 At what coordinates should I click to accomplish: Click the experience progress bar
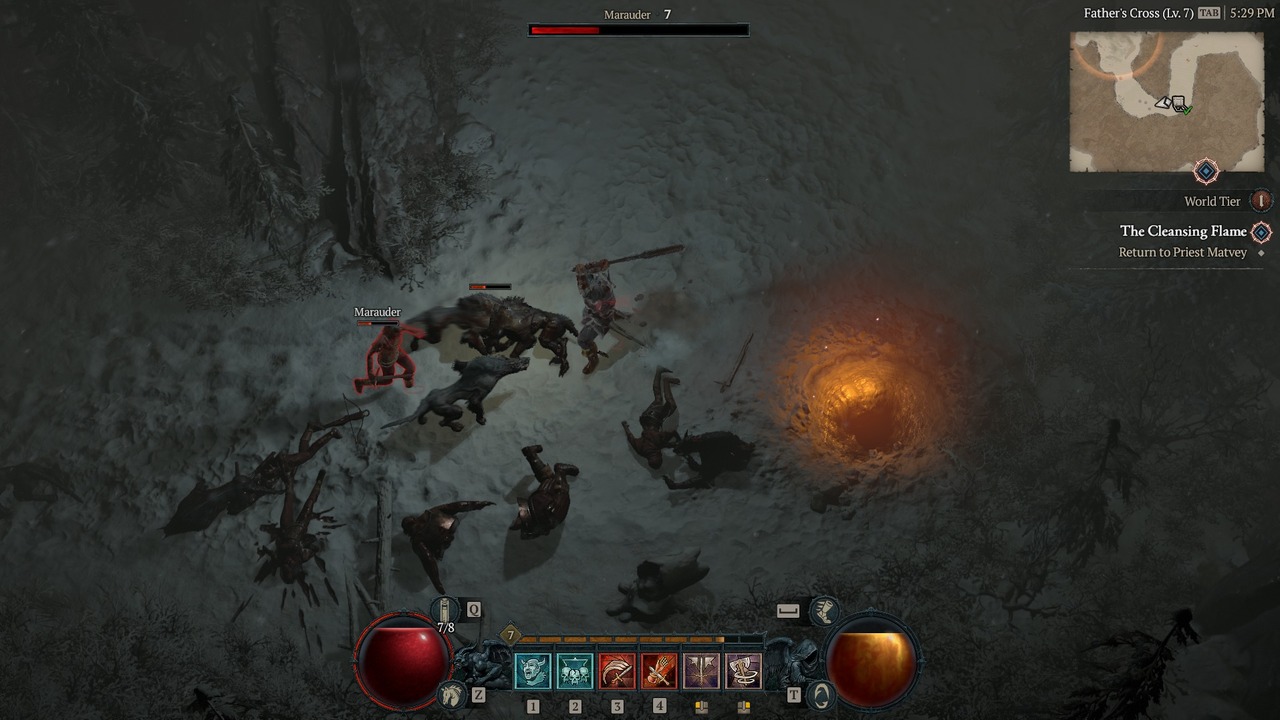[620, 637]
